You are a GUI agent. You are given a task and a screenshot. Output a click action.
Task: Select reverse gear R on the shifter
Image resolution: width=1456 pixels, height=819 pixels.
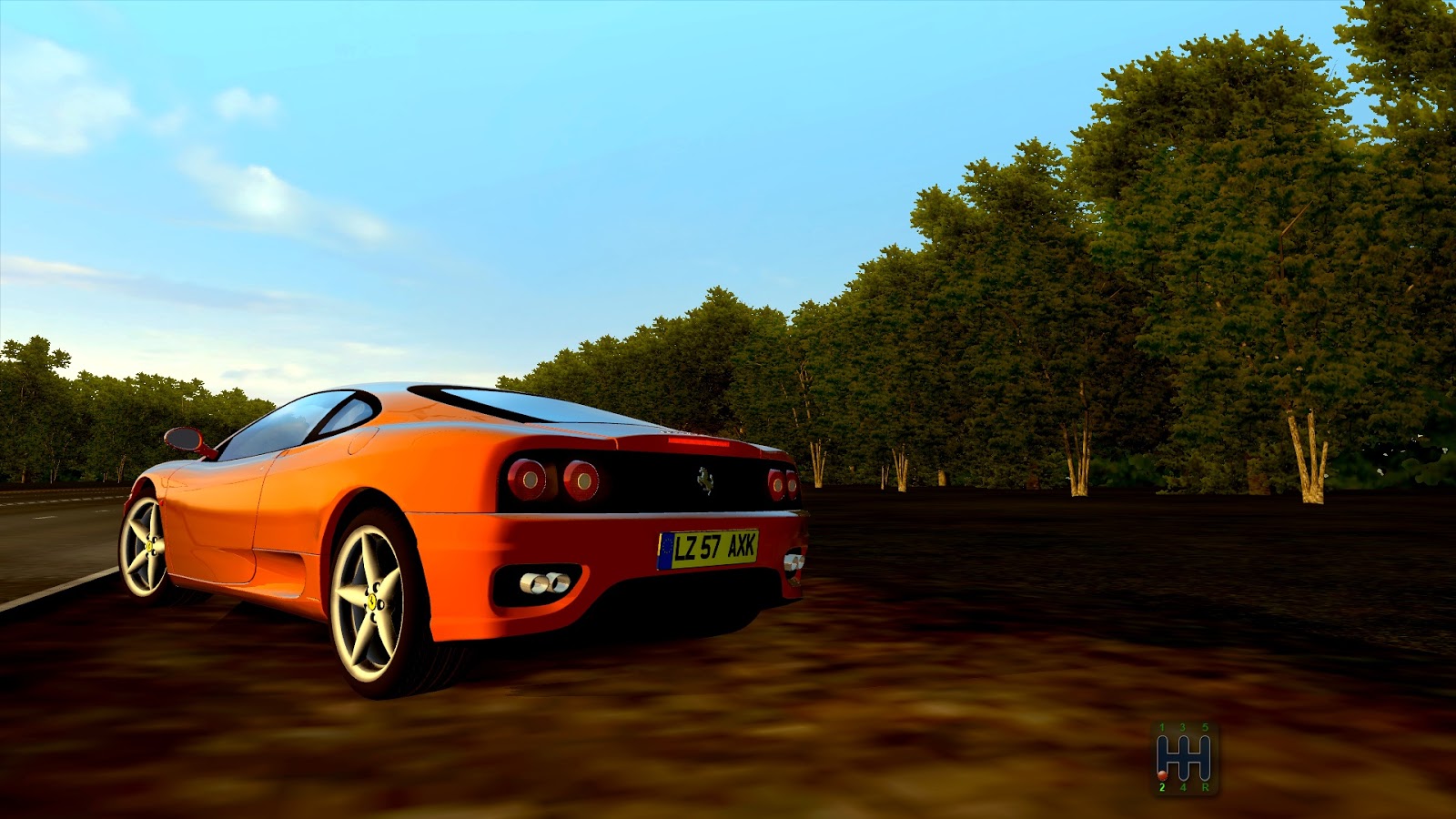(x=1206, y=787)
